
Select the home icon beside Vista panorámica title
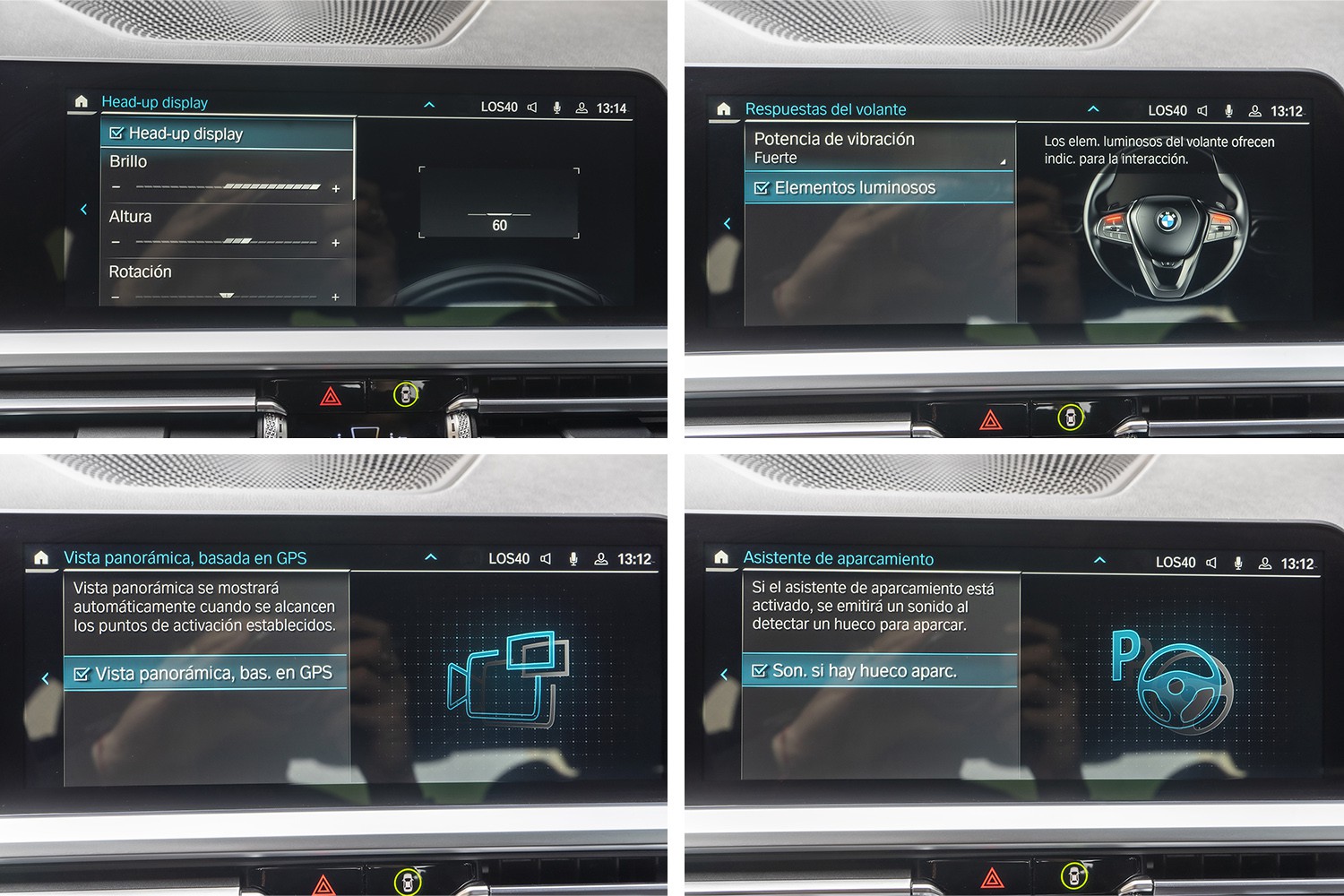[41, 558]
